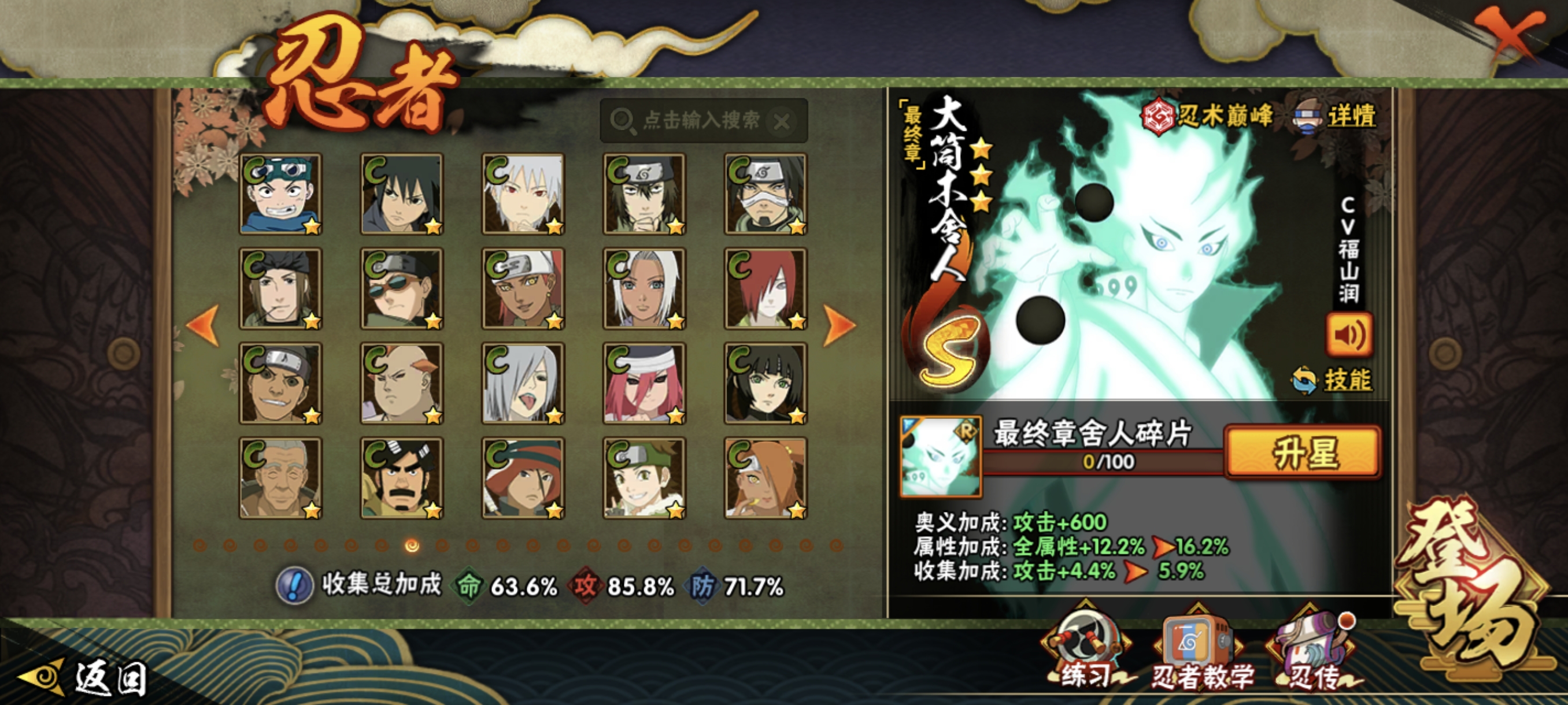The width and height of the screenshot is (1568, 705).
Task: Go to the previous ninja page arrow
Action: 203,325
